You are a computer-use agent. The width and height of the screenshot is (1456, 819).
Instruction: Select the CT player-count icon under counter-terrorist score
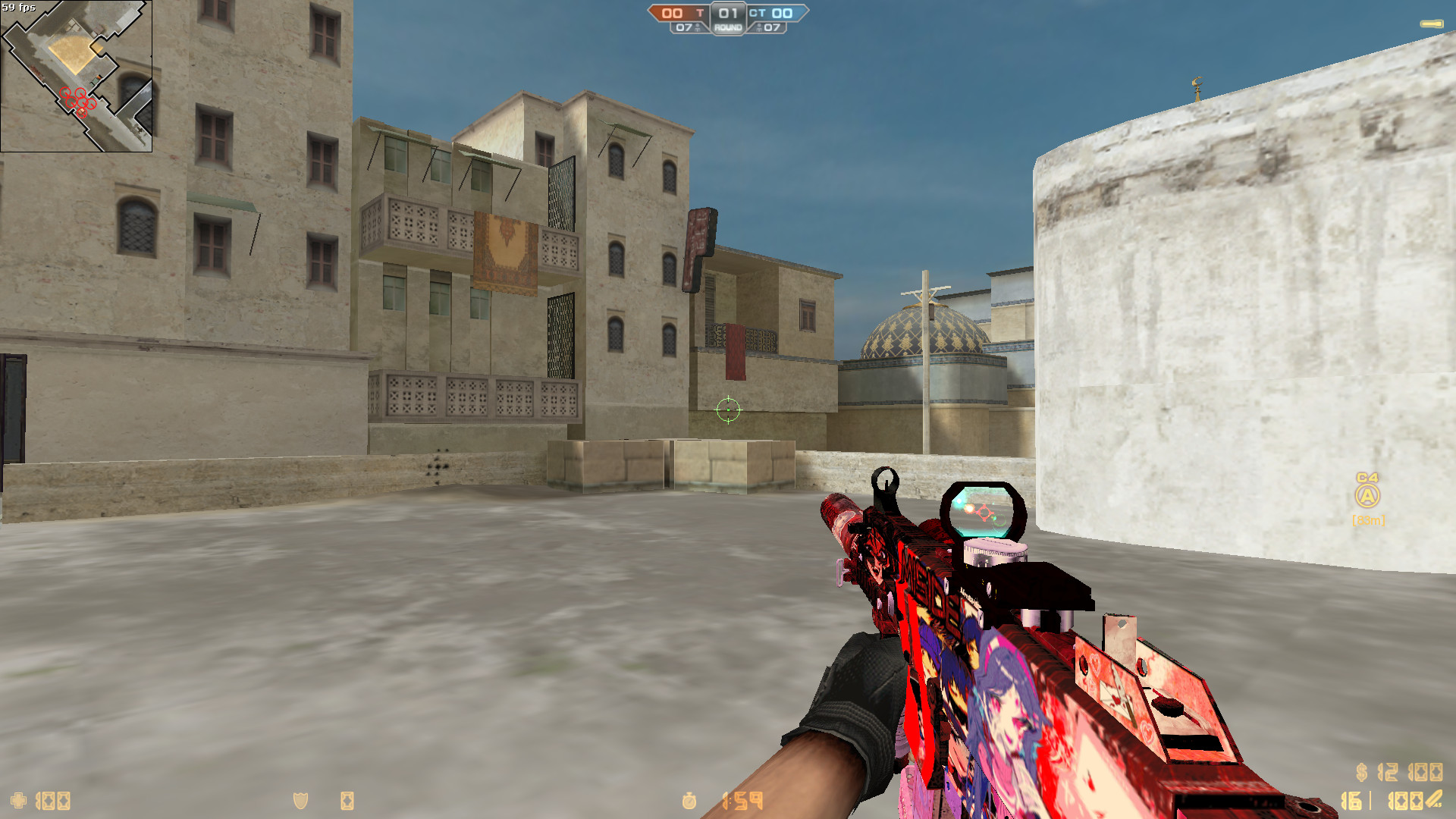(759, 28)
